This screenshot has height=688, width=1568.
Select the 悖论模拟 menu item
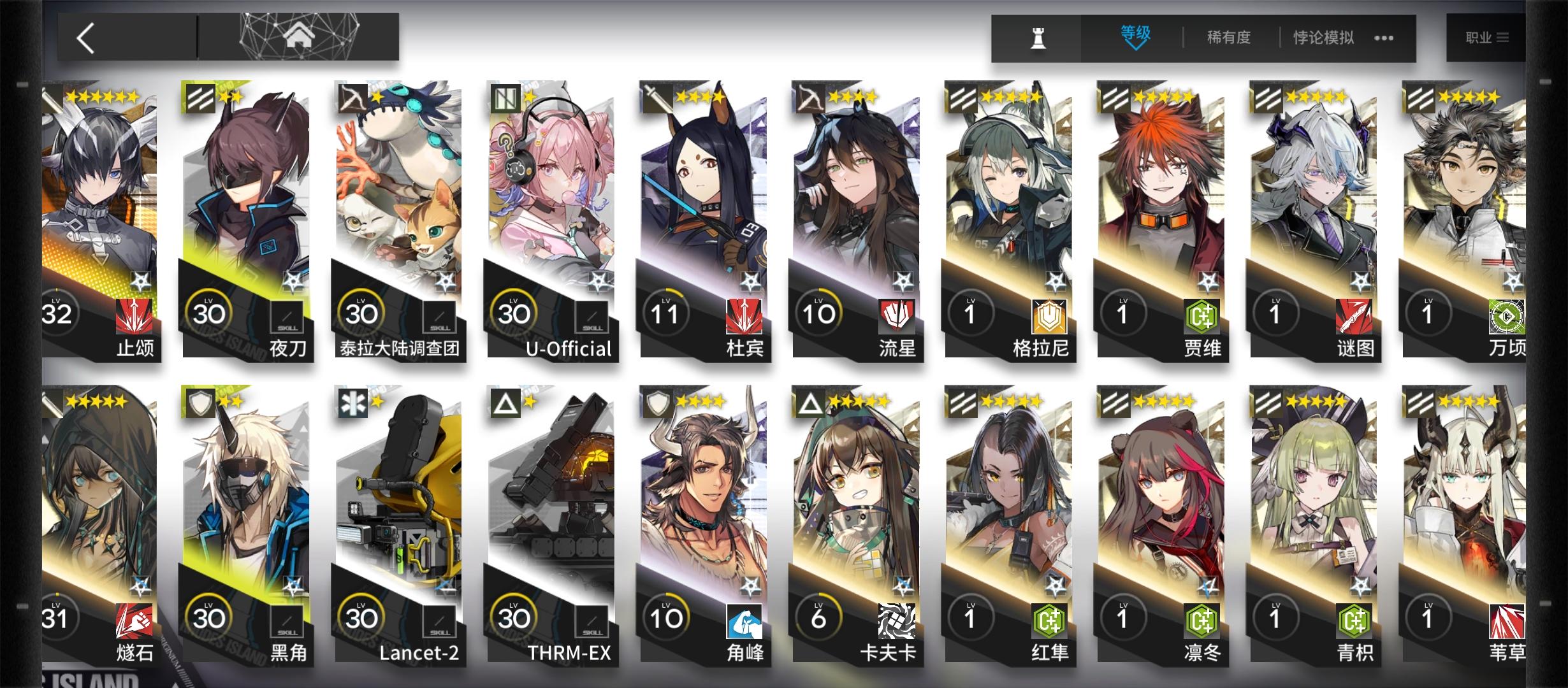point(1323,37)
